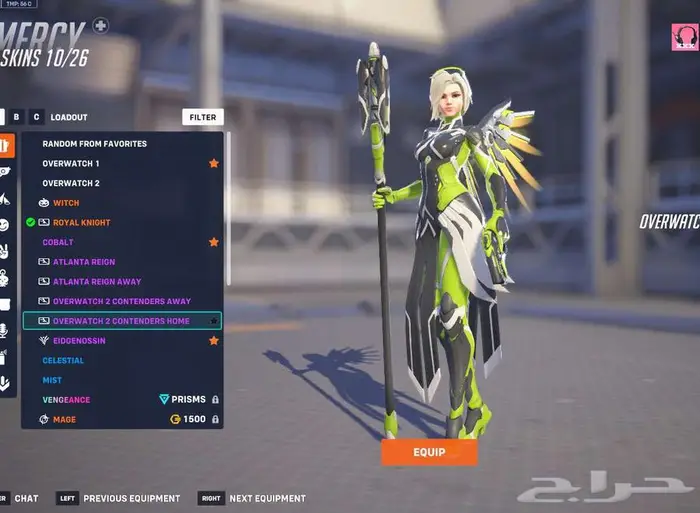Viewport: 700px width, 513px height.
Task: Select the Mage skin costing 1500
Action: tap(64, 420)
